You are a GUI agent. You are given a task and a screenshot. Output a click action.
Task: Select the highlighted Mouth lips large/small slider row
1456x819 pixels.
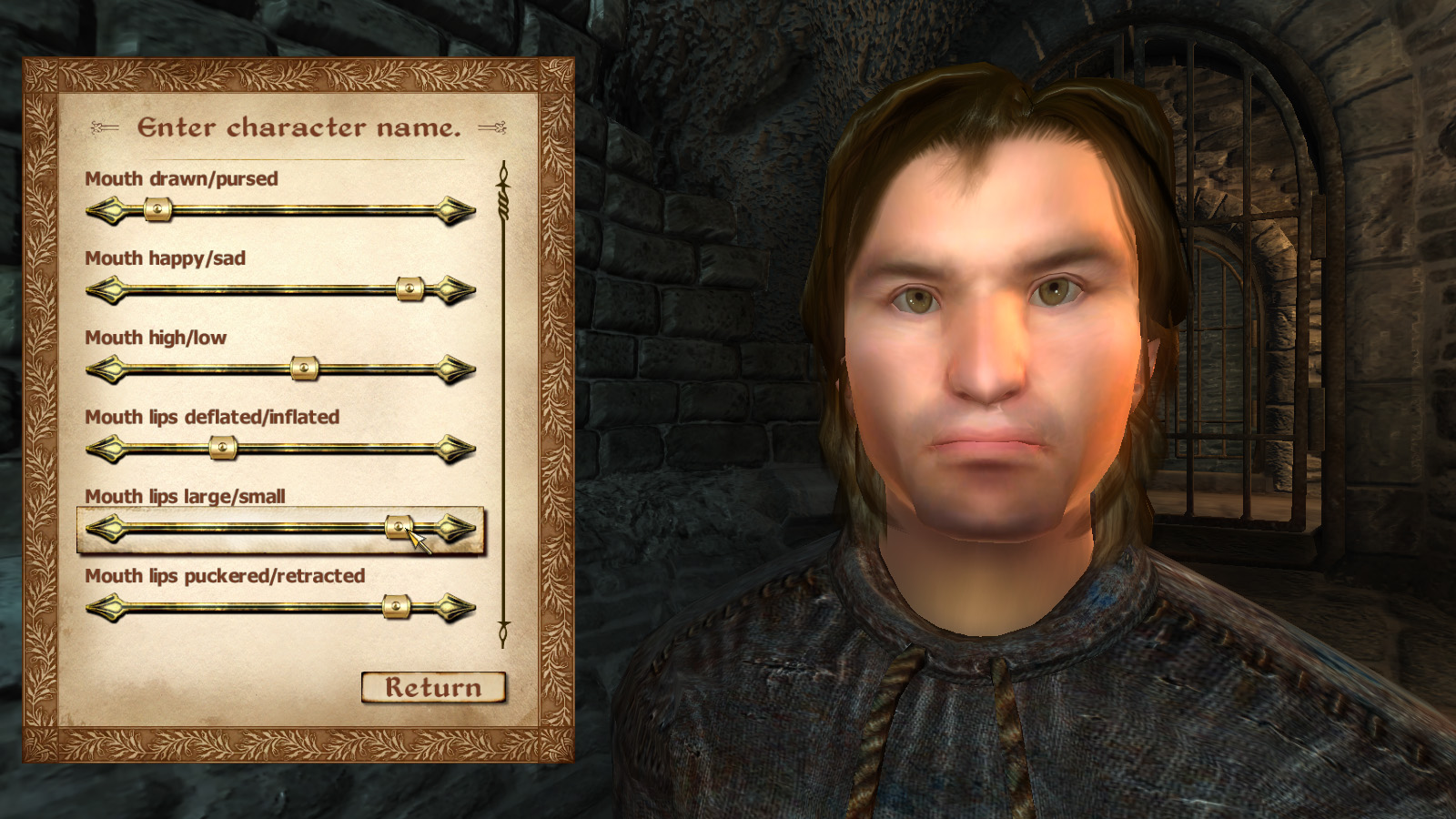click(x=273, y=526)
